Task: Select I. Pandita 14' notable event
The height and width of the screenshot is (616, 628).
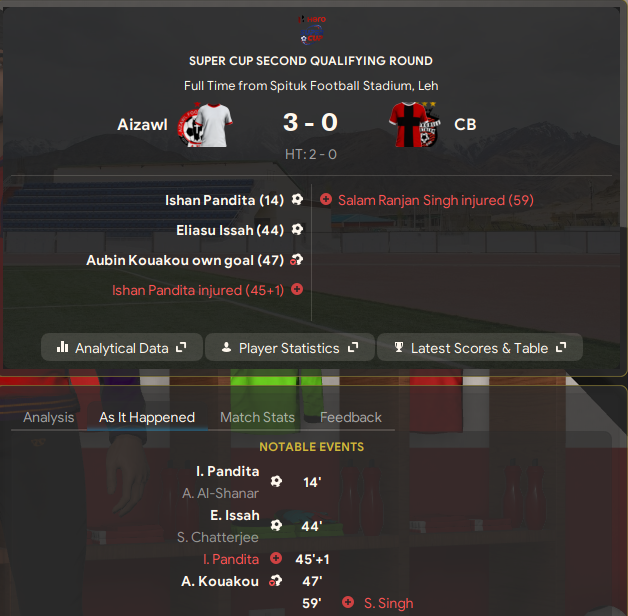Action: pyautogui.click(x=227, y=471)
